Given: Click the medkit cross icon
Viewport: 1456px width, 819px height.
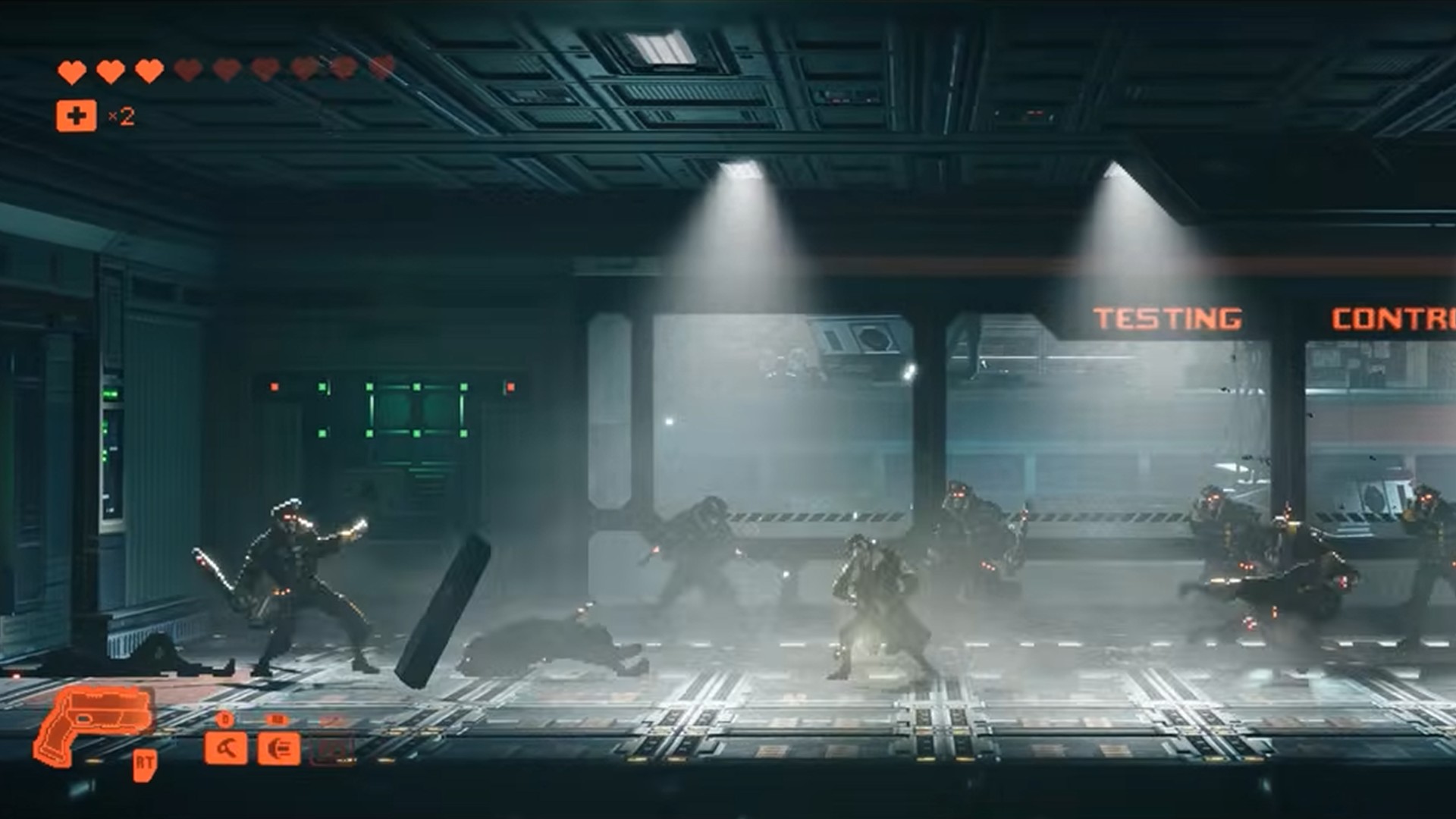Looking at the screenshot, I should pos(76,116).
